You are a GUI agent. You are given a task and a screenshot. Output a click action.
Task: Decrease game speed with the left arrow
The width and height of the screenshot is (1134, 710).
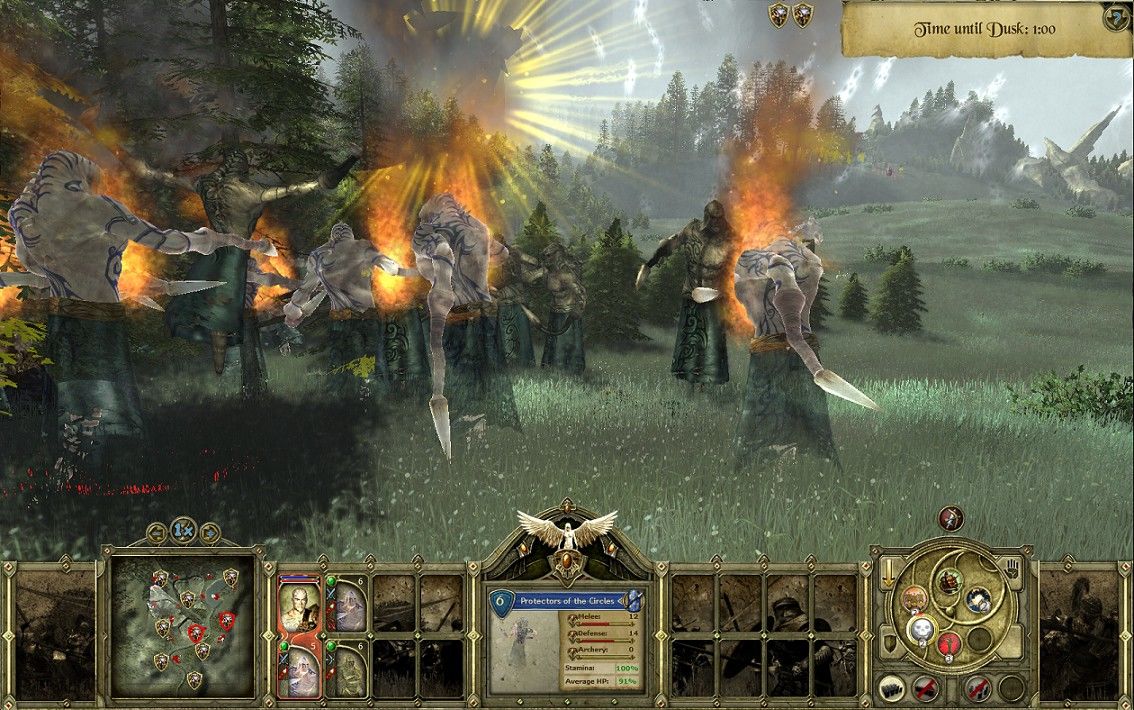coord(157,531)
